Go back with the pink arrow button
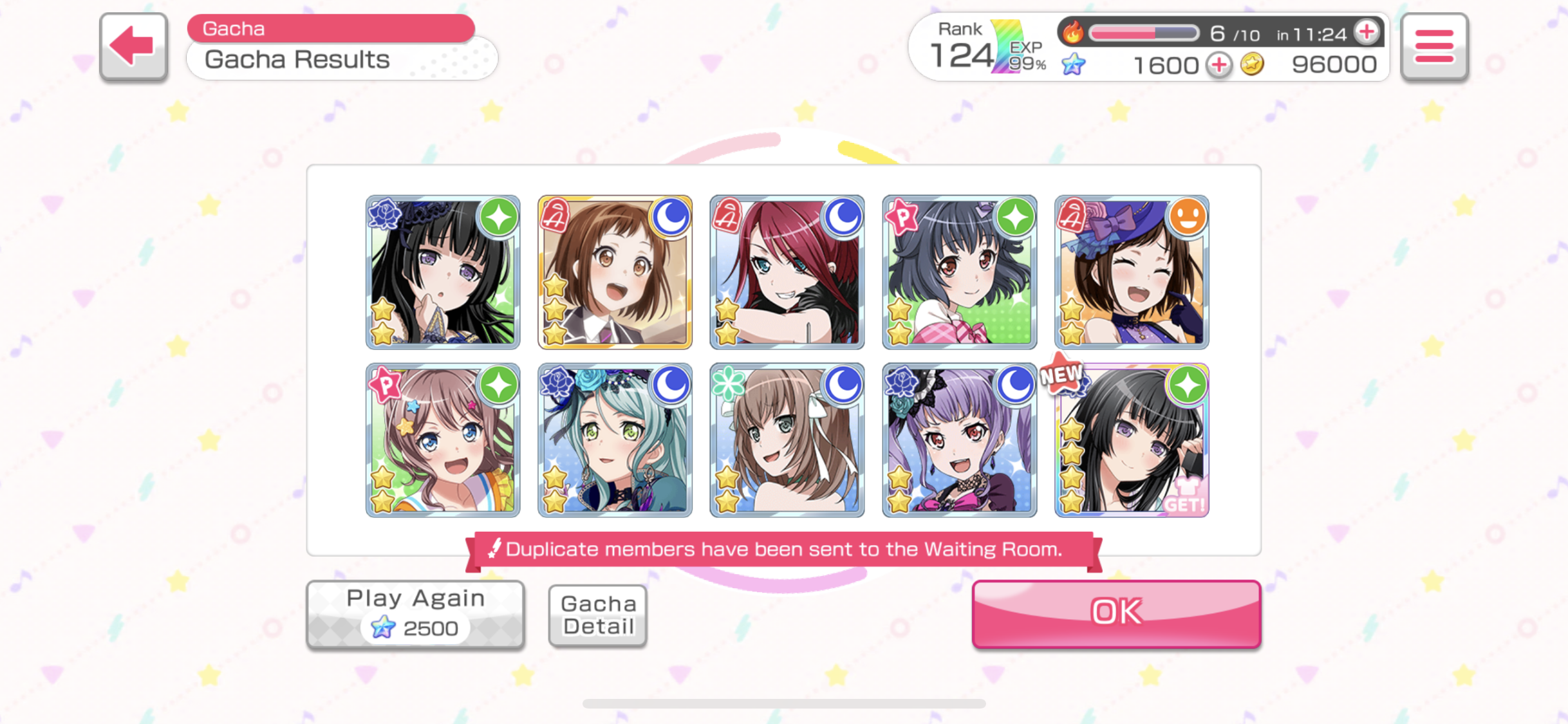Screen dimensions: 1568x724 133,47
